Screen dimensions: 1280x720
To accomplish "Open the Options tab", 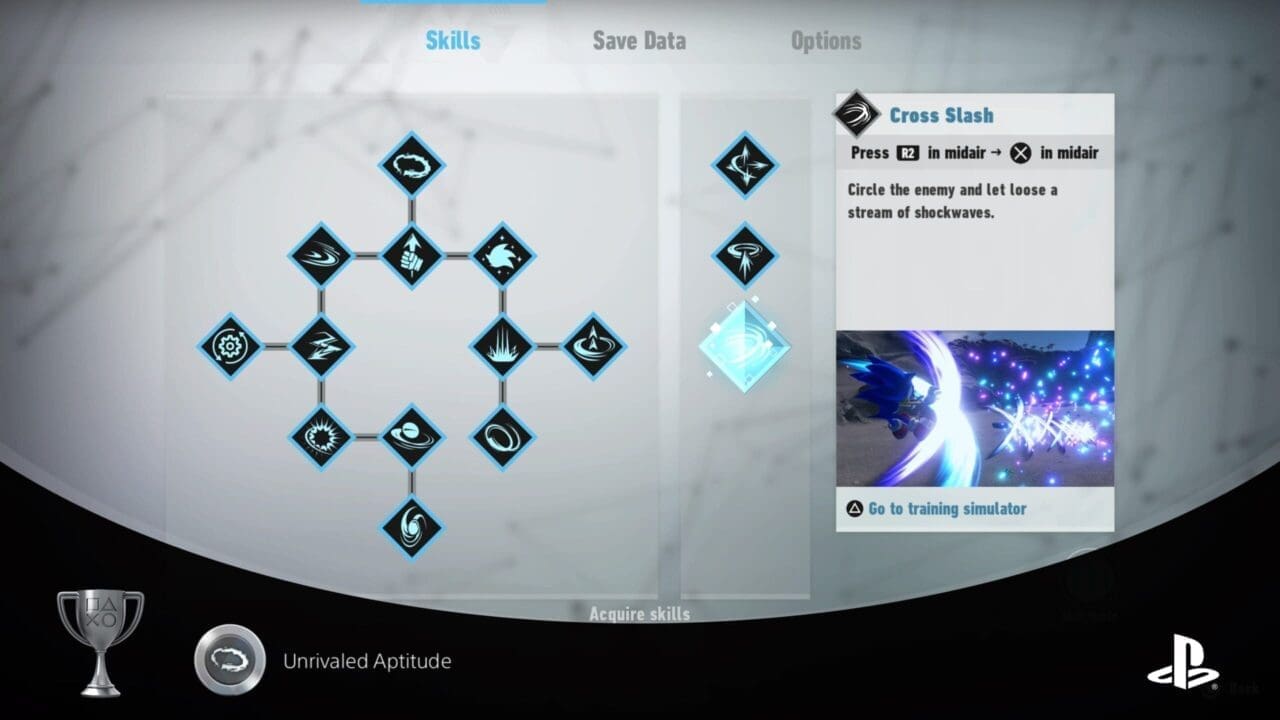I will coord(826,41).
